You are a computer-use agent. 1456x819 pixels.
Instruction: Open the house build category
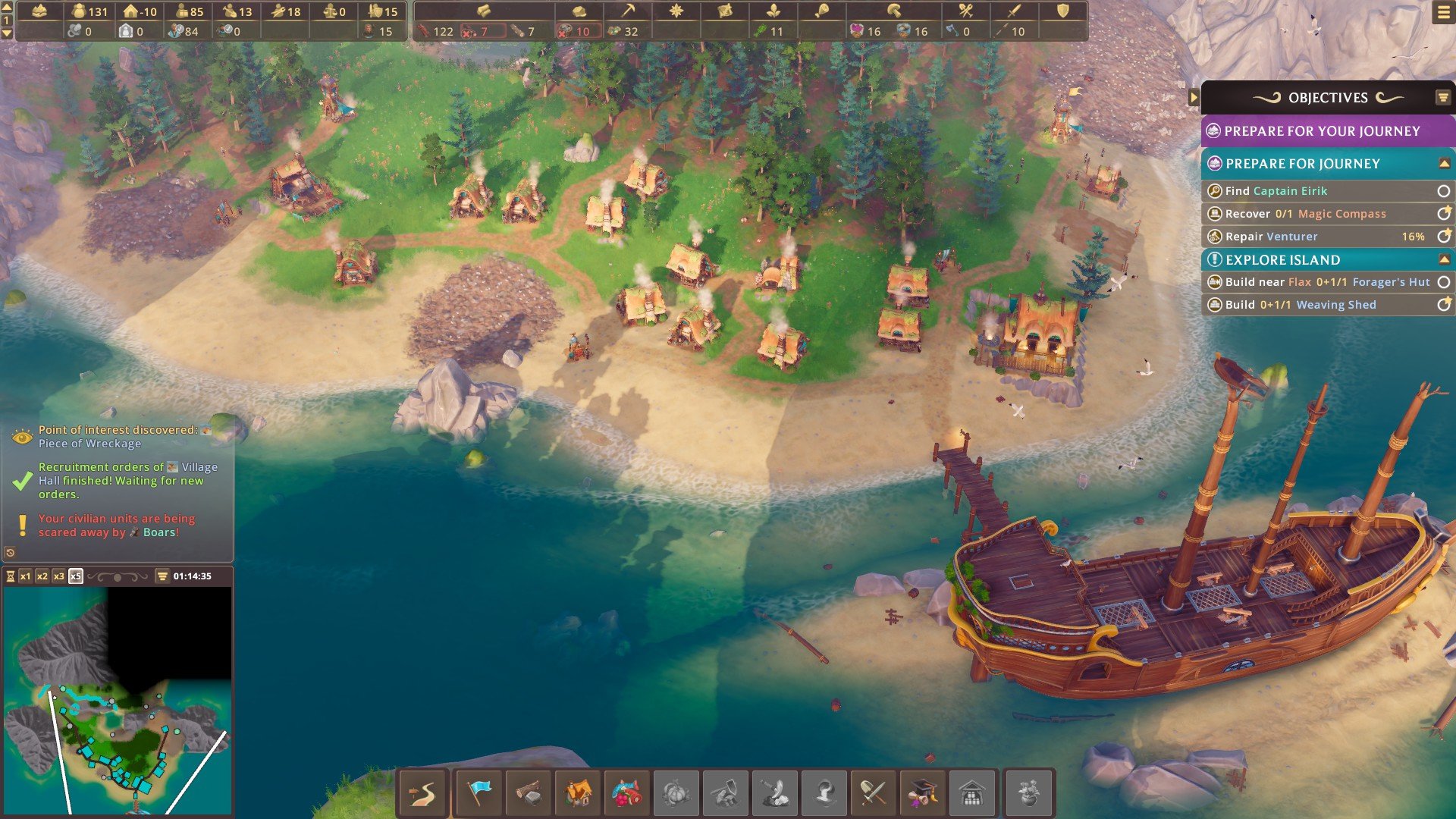point(579,793)
